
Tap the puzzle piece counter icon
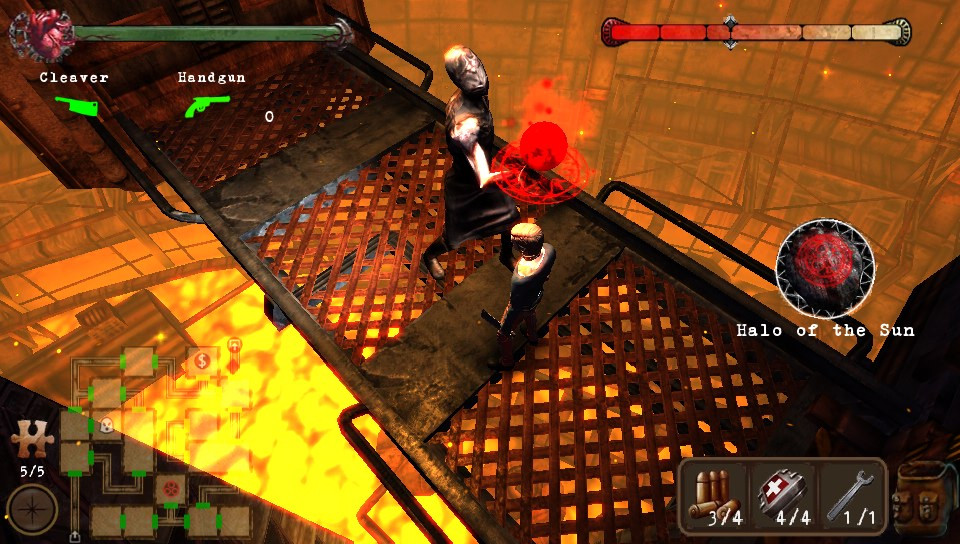[x=30, y=440]
